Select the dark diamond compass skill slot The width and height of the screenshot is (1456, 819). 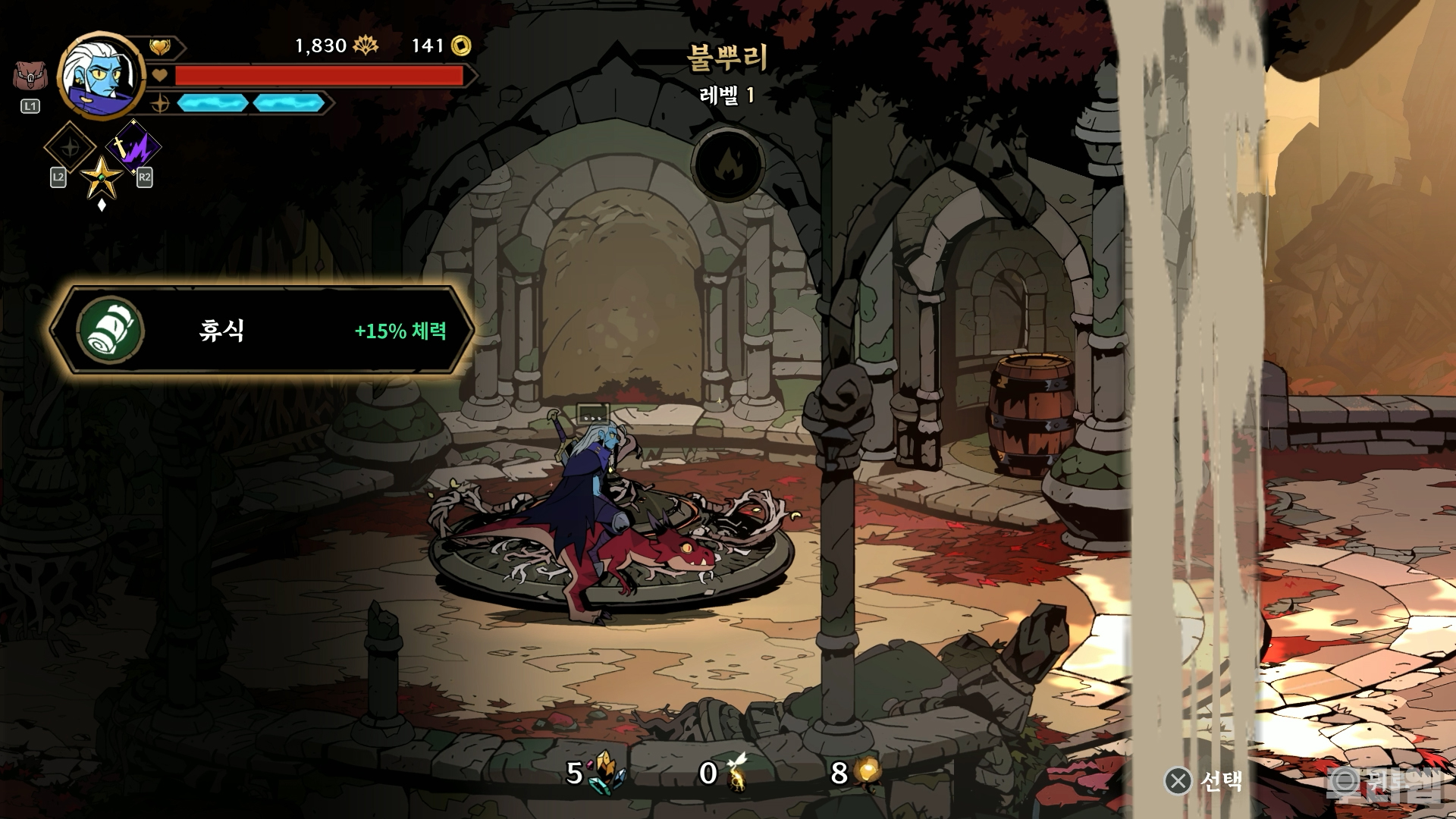70,147
